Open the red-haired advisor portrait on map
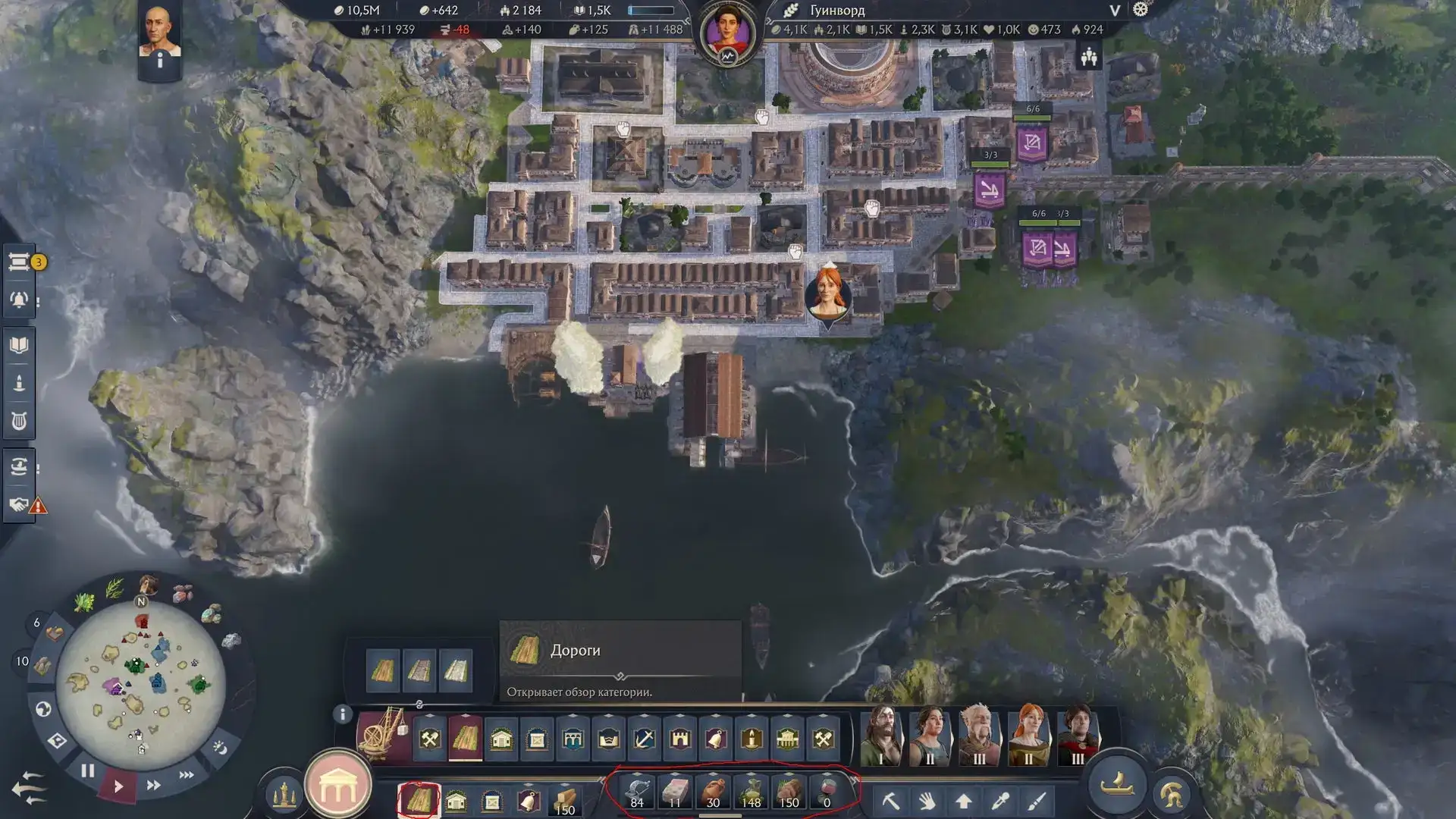 (828, 293)
